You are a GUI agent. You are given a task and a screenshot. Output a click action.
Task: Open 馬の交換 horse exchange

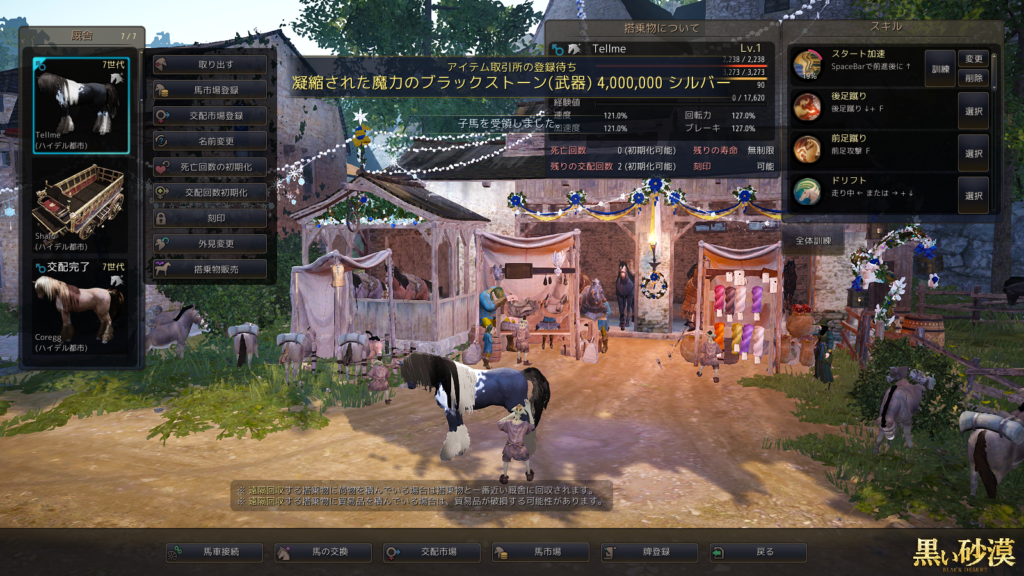323,552
